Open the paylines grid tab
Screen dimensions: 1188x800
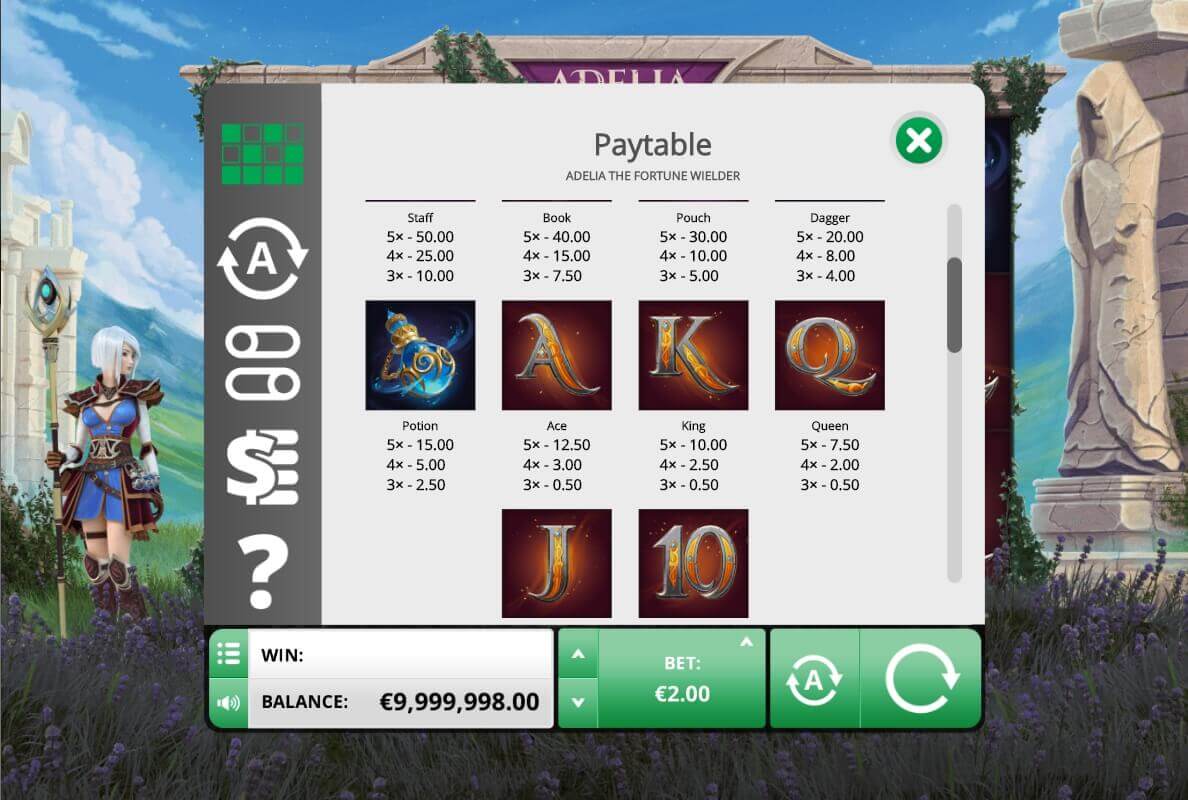pyautogui.click(x=262, y=154)
